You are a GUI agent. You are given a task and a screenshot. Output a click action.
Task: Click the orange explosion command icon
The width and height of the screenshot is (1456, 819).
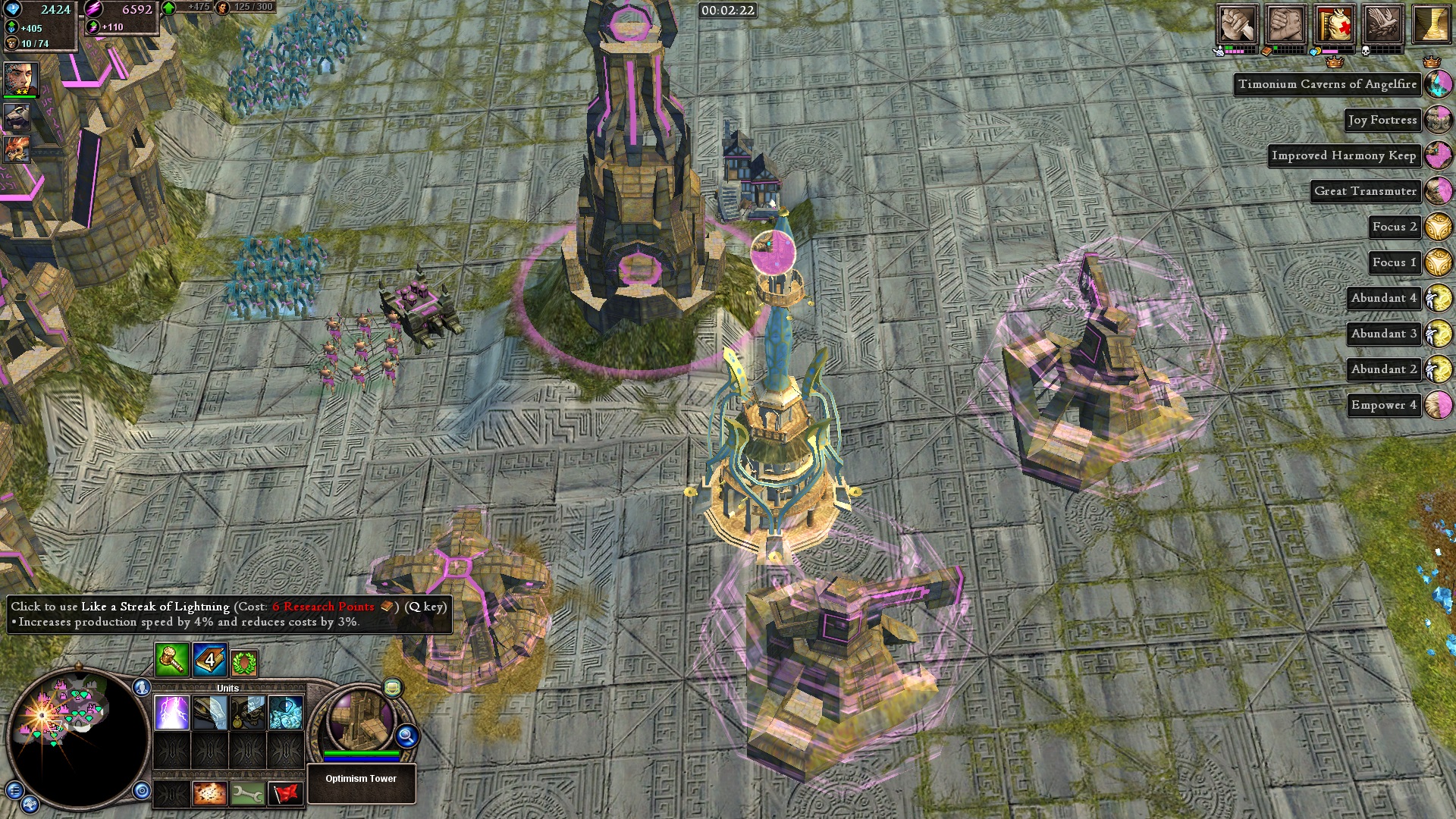click(210, 793)
